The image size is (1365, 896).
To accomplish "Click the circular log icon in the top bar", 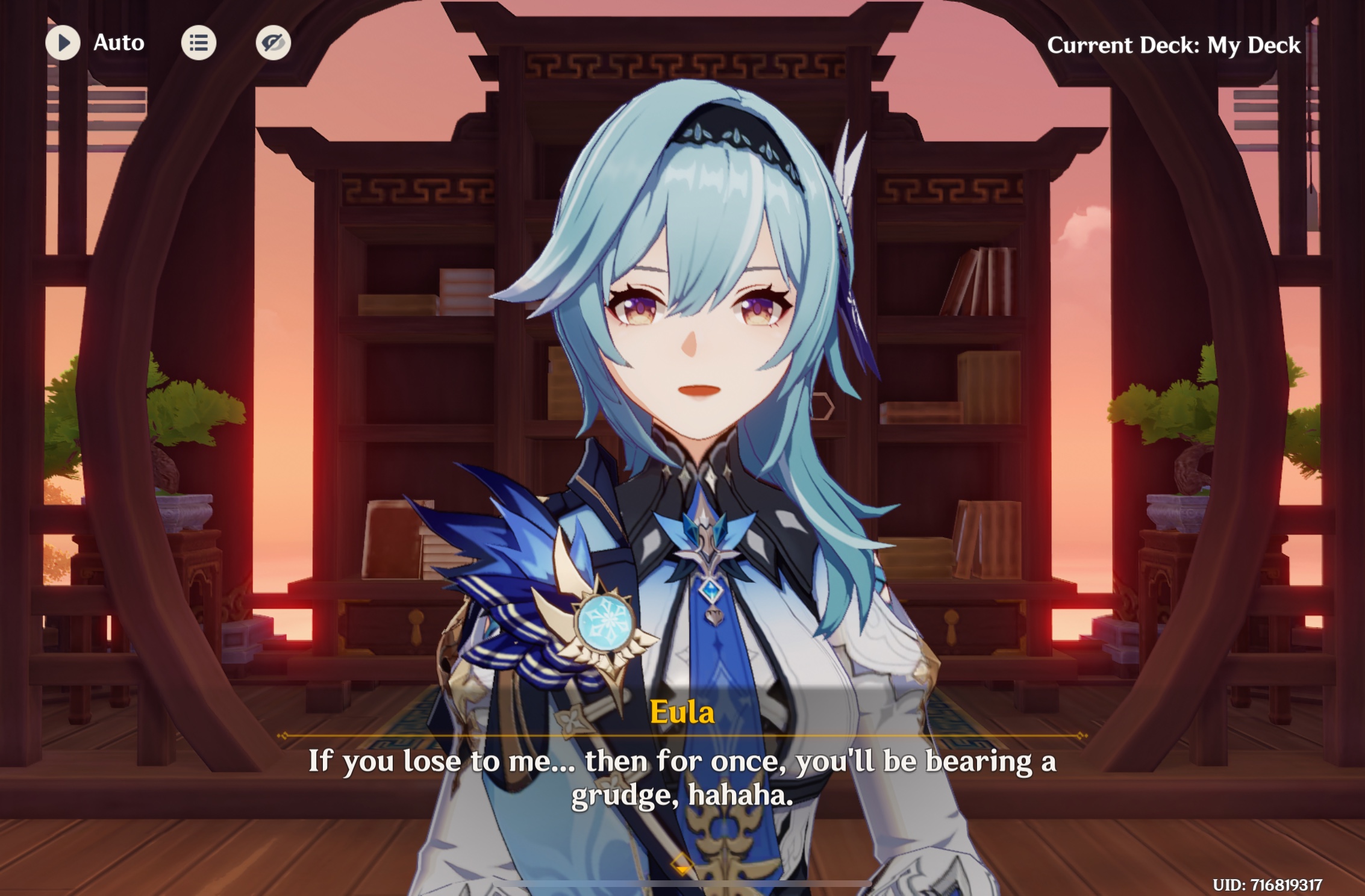I will click(199, 43).
